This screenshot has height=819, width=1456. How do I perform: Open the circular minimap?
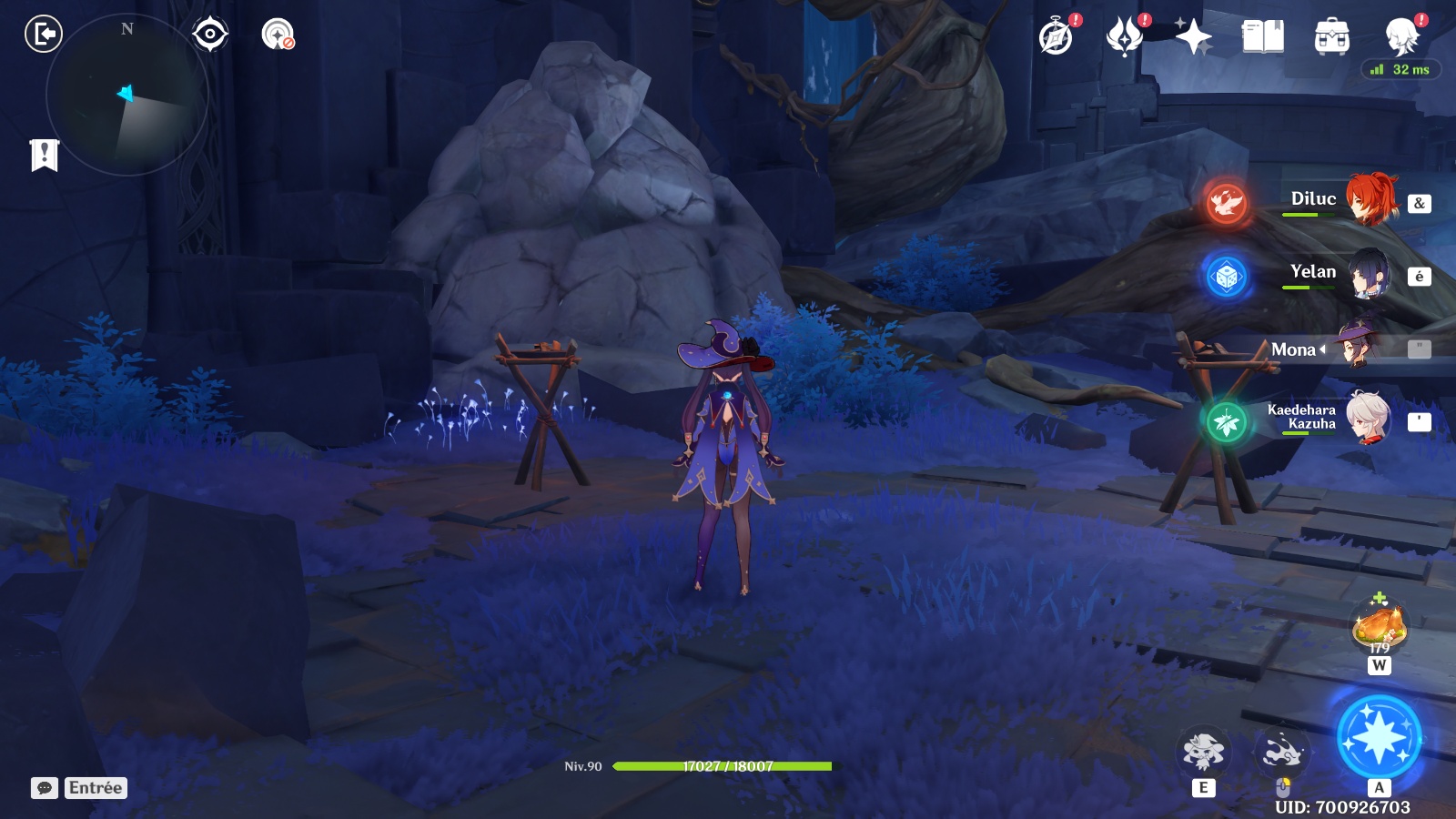pyautogui.click(x=126, y=95)
